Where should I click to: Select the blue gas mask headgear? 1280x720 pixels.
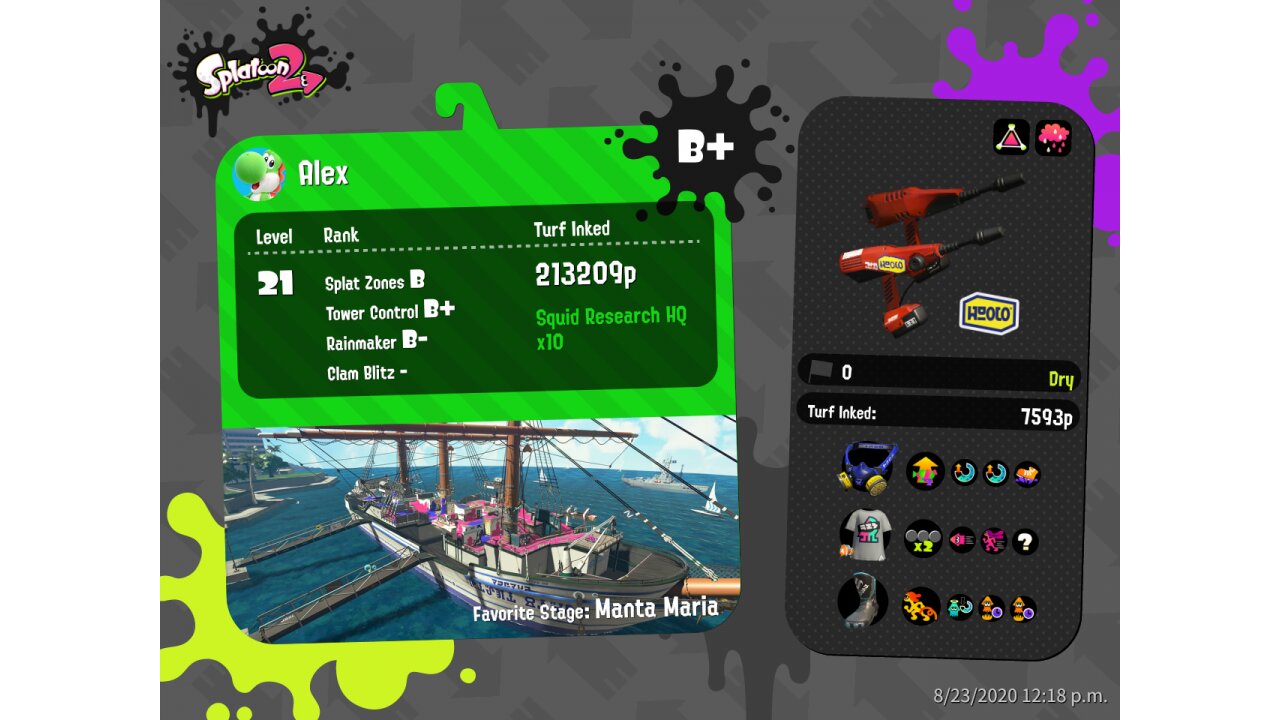coord(866,468)
